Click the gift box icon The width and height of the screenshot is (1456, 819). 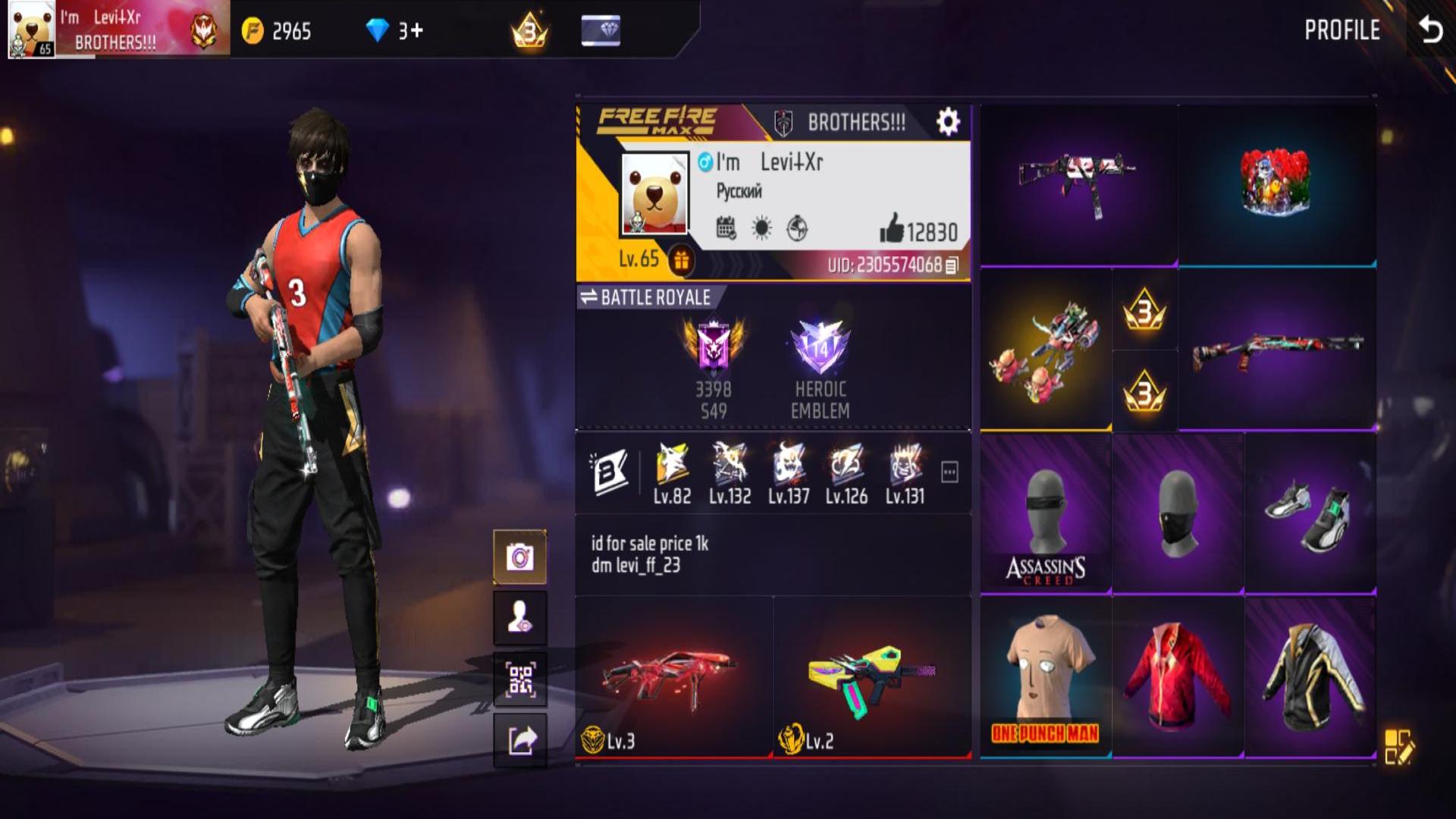click(681, 260)
